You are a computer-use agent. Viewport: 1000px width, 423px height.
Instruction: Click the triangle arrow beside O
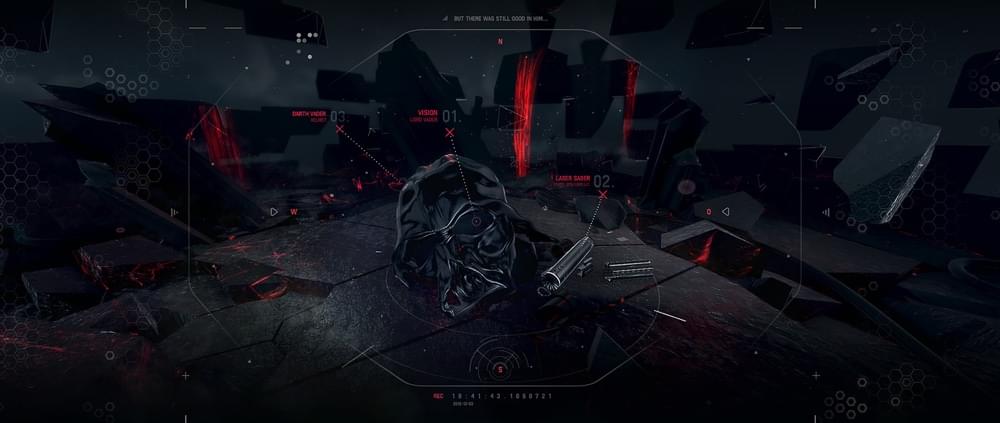[726, 212]
